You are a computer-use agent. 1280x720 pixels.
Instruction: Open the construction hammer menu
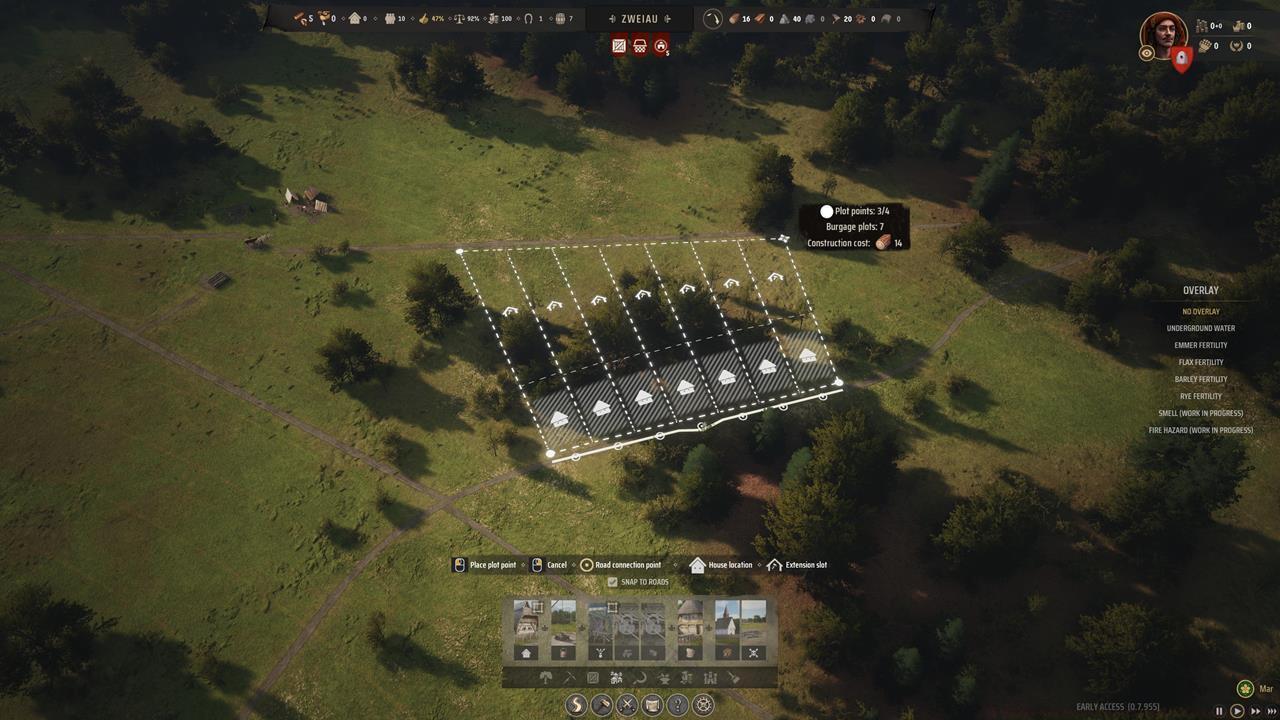click(602, 705)
